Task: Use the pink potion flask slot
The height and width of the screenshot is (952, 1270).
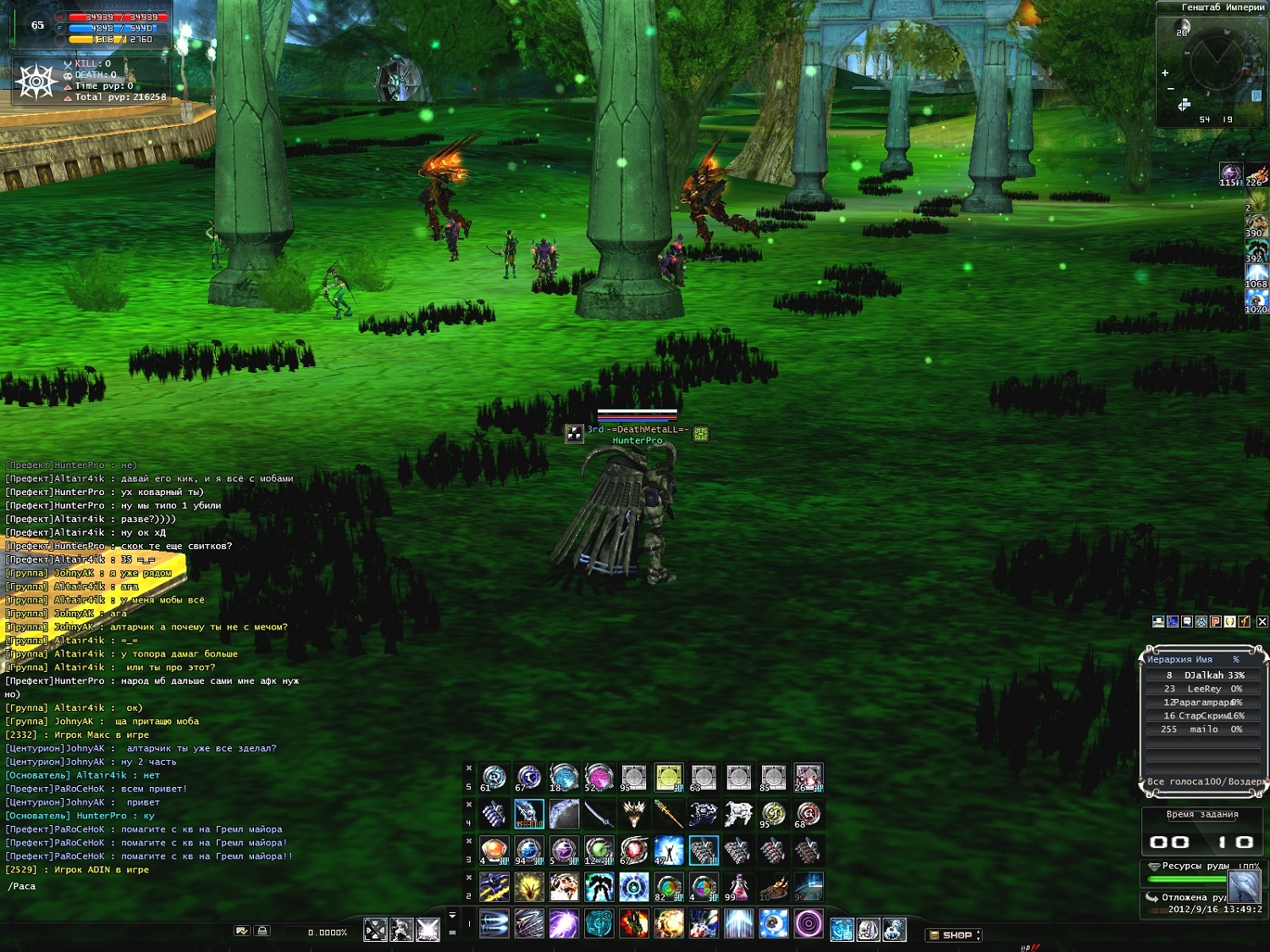Action: (x=737, y=887)
